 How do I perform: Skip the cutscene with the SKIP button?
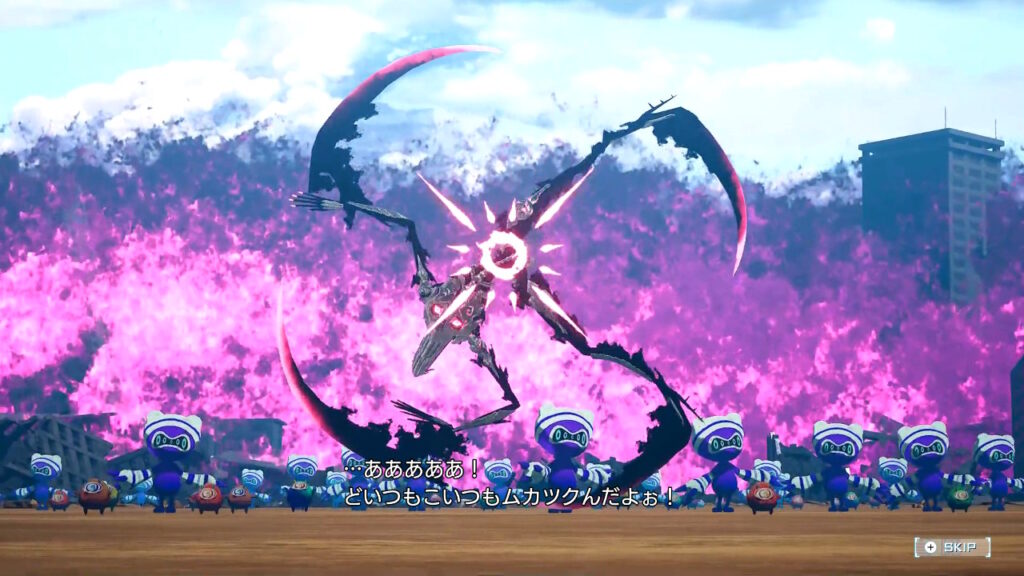(x=952, y=547)
